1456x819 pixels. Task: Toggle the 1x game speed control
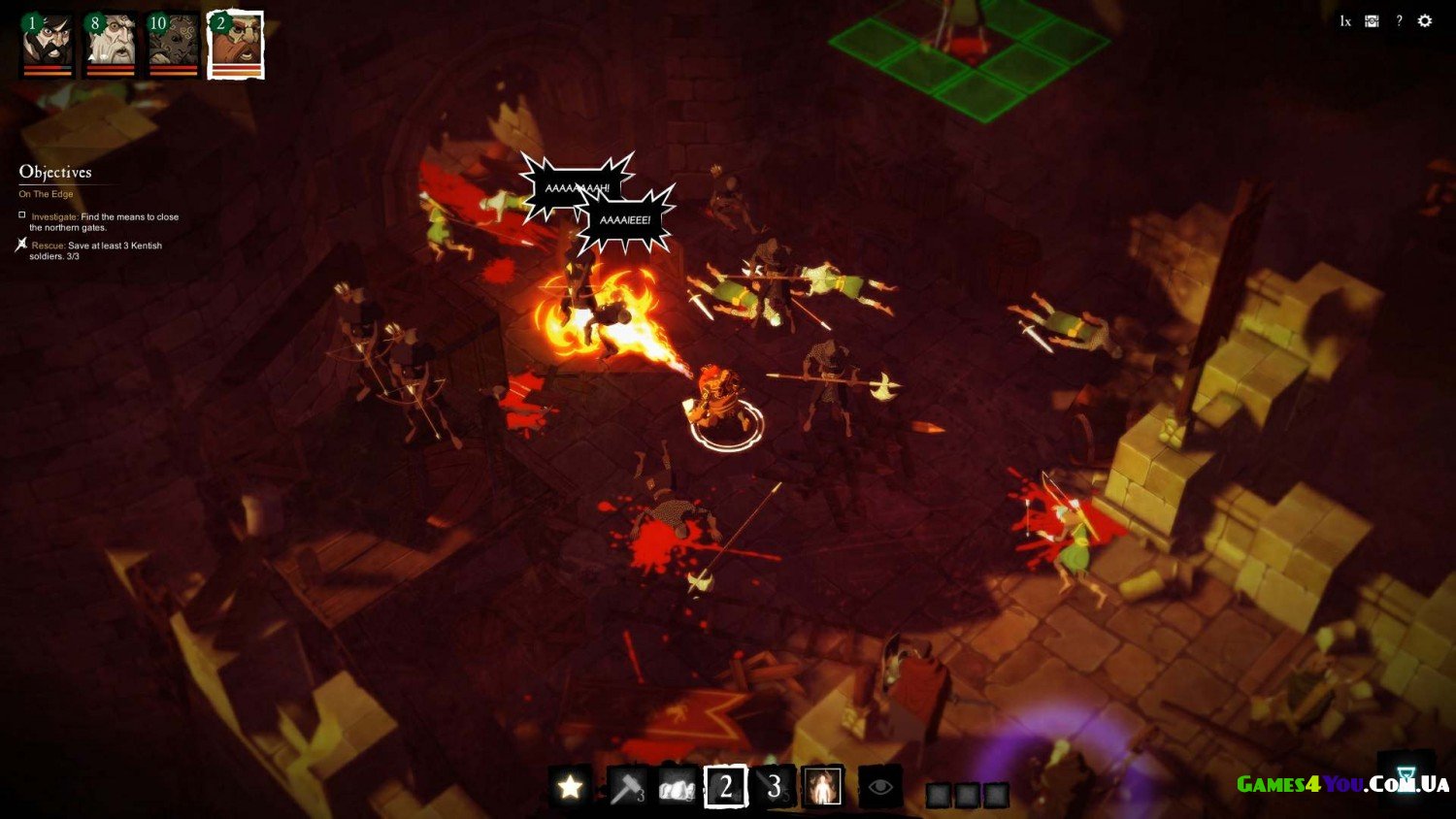pyautogui.click(x=1345, y=21)
